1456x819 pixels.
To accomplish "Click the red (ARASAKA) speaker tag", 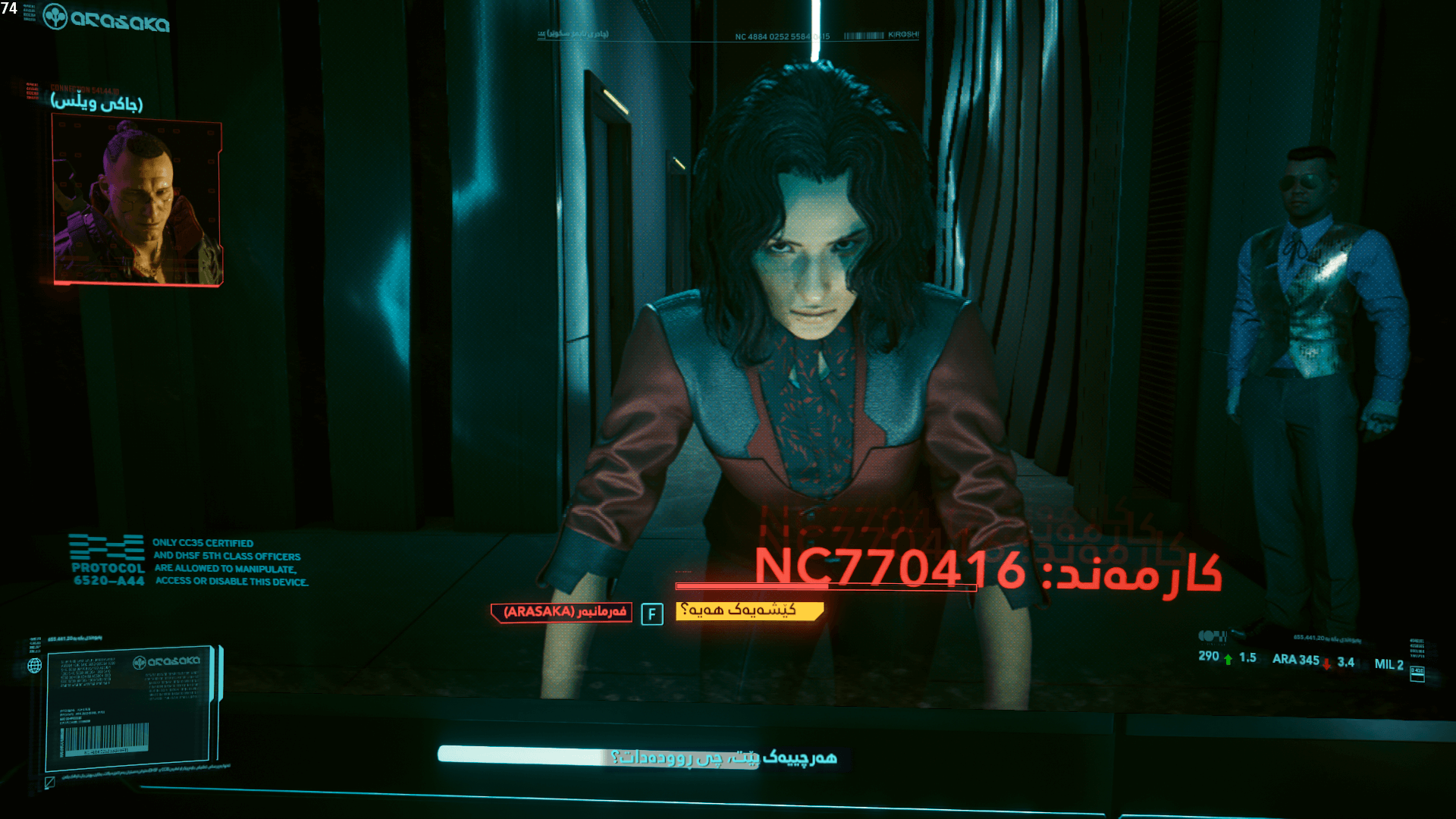I will click(x=560, y=613).
